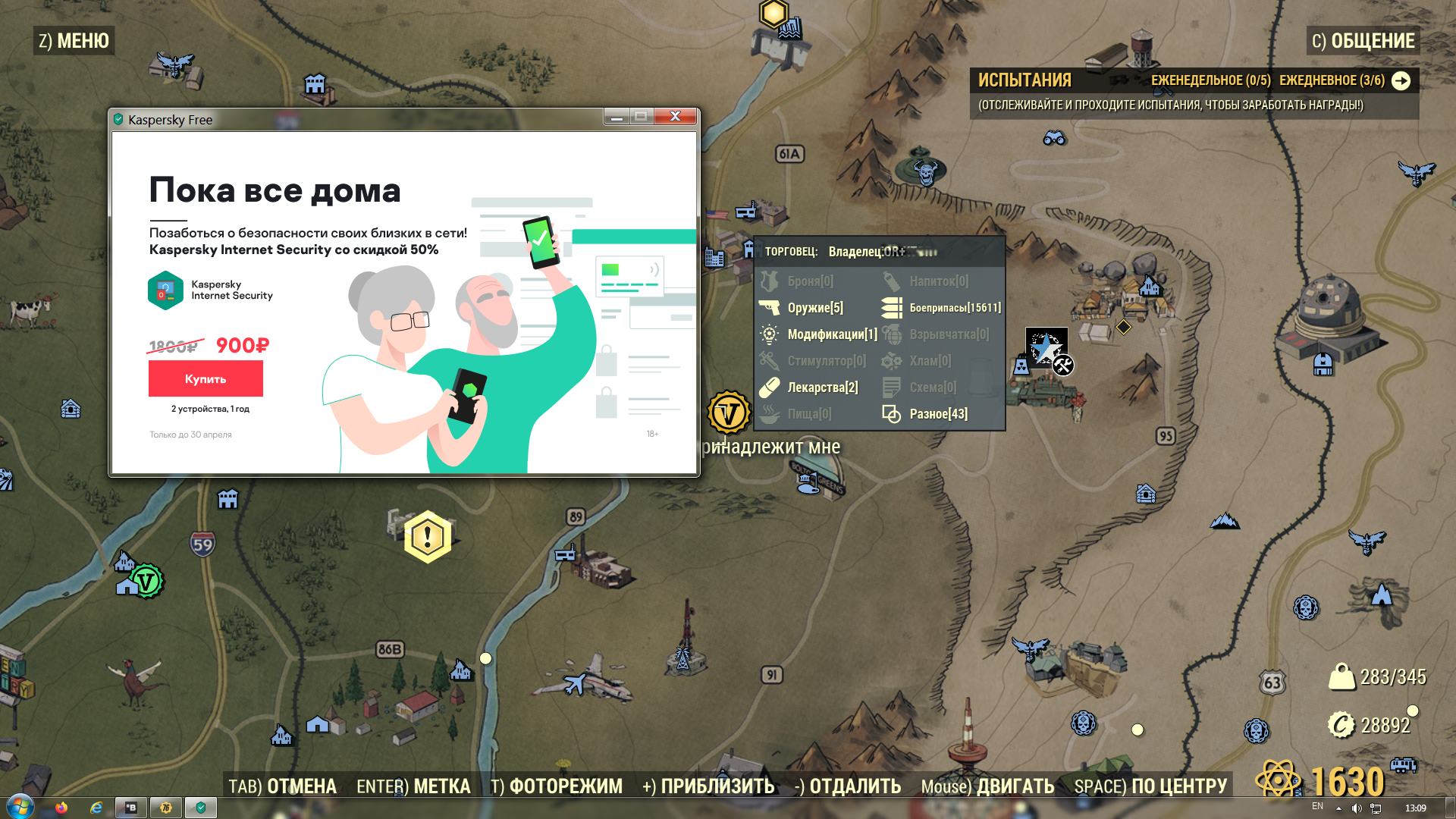Open the МЕНЮ button
The height and width of the screenshot is (819, 1456).
click(x=74, y=41)
